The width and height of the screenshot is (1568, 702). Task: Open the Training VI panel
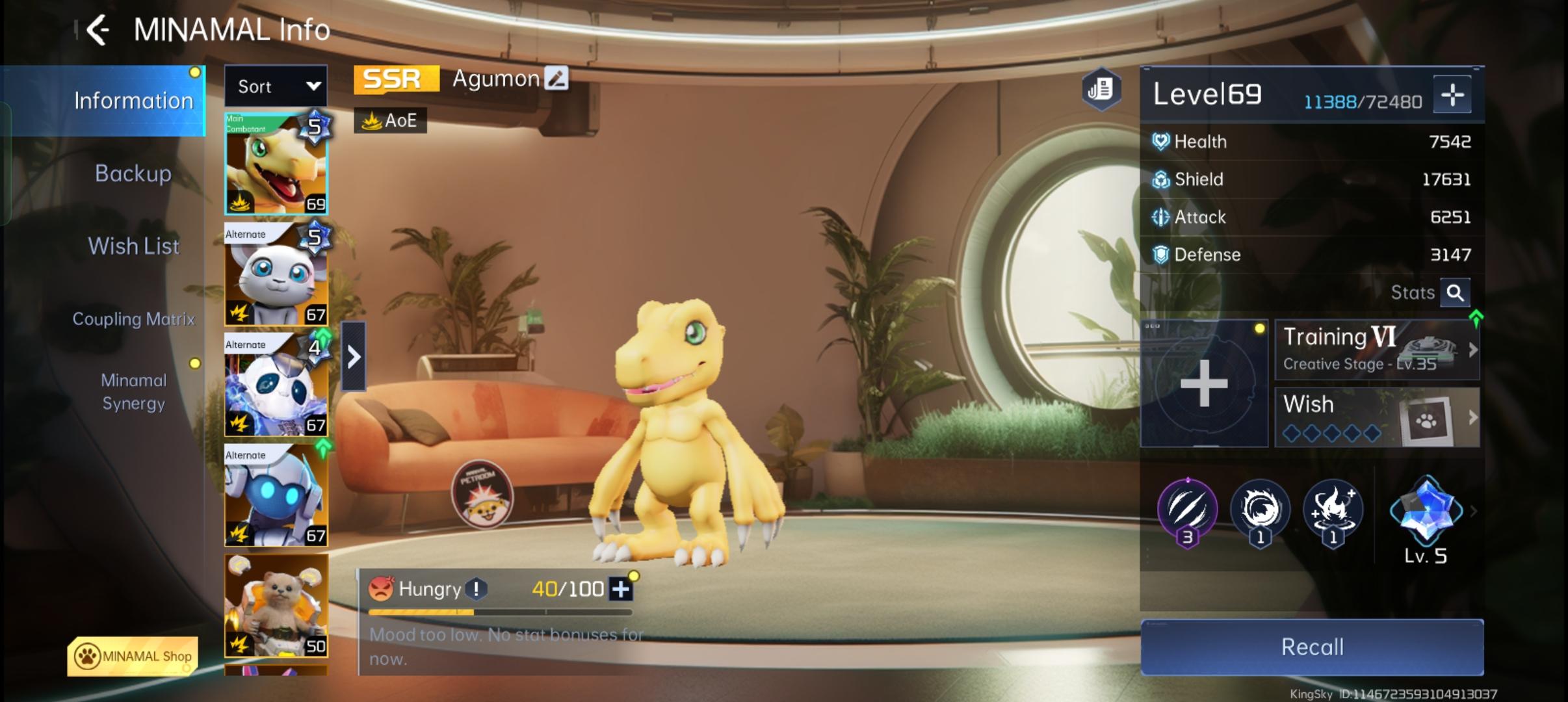(x=1377, y=350)
